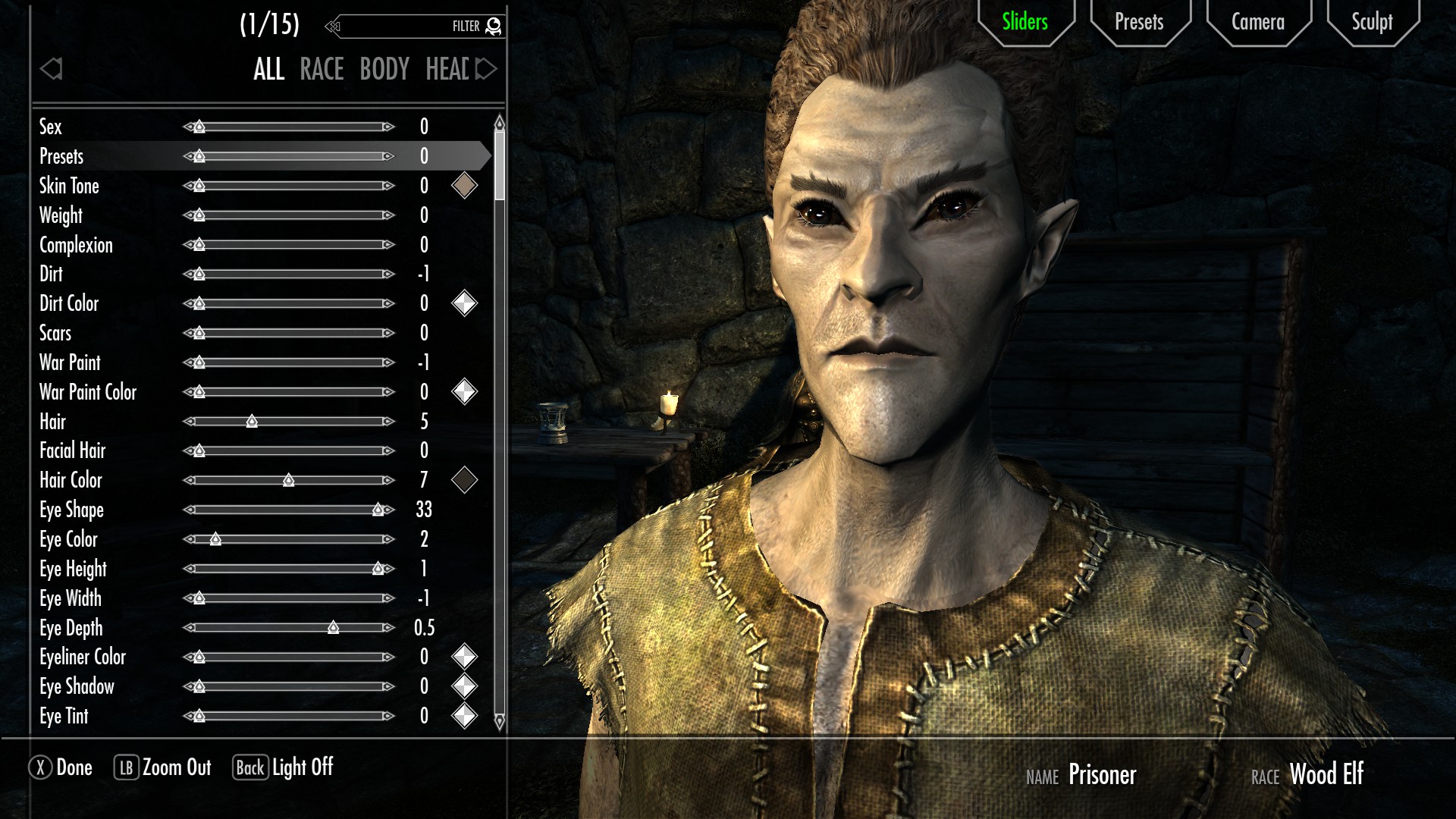This screenshot has height=819, width=1456.
Task: Open the Camera tab
Action: [x=1257, y=22]
